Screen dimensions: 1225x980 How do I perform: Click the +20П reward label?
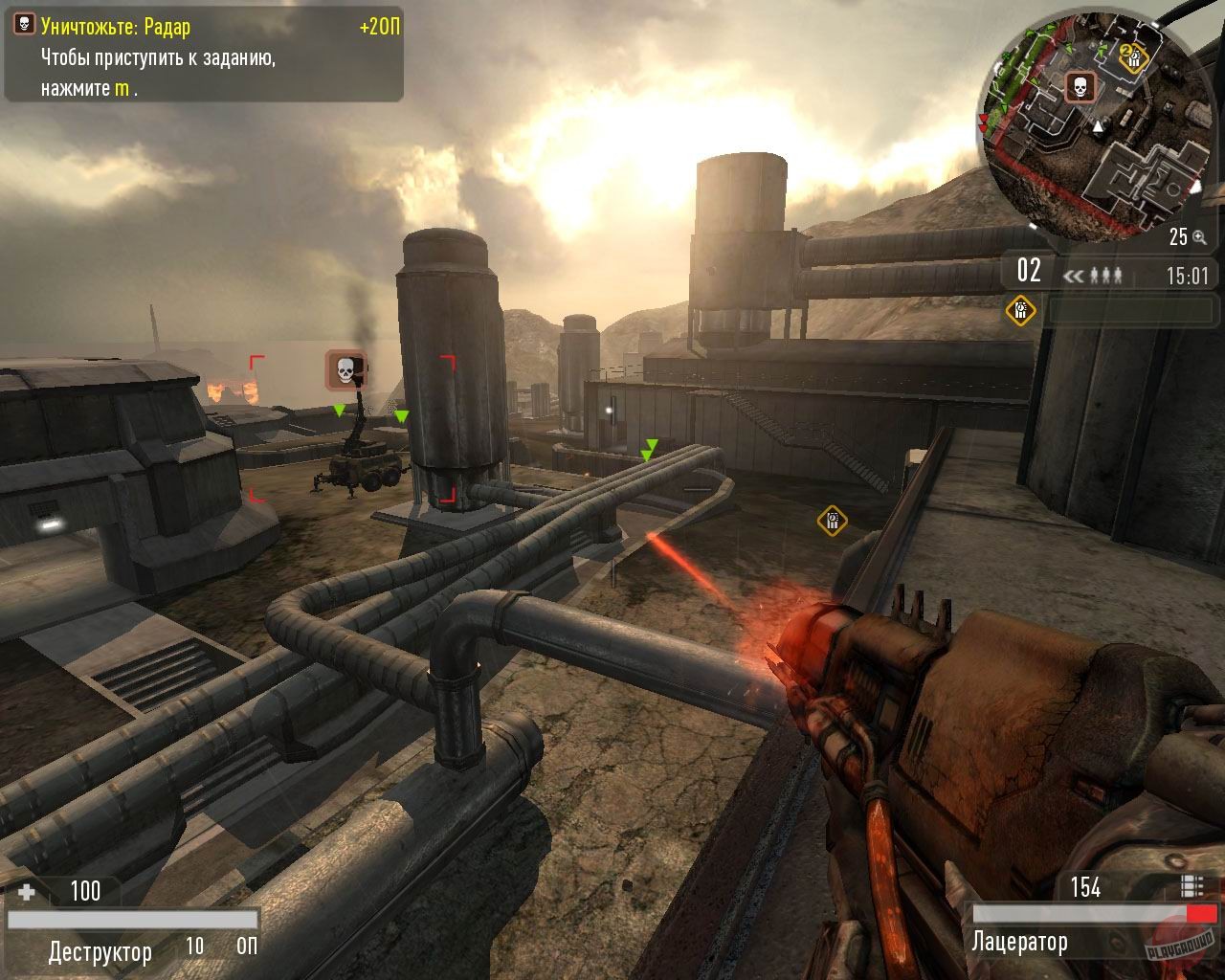click(378, 28)
